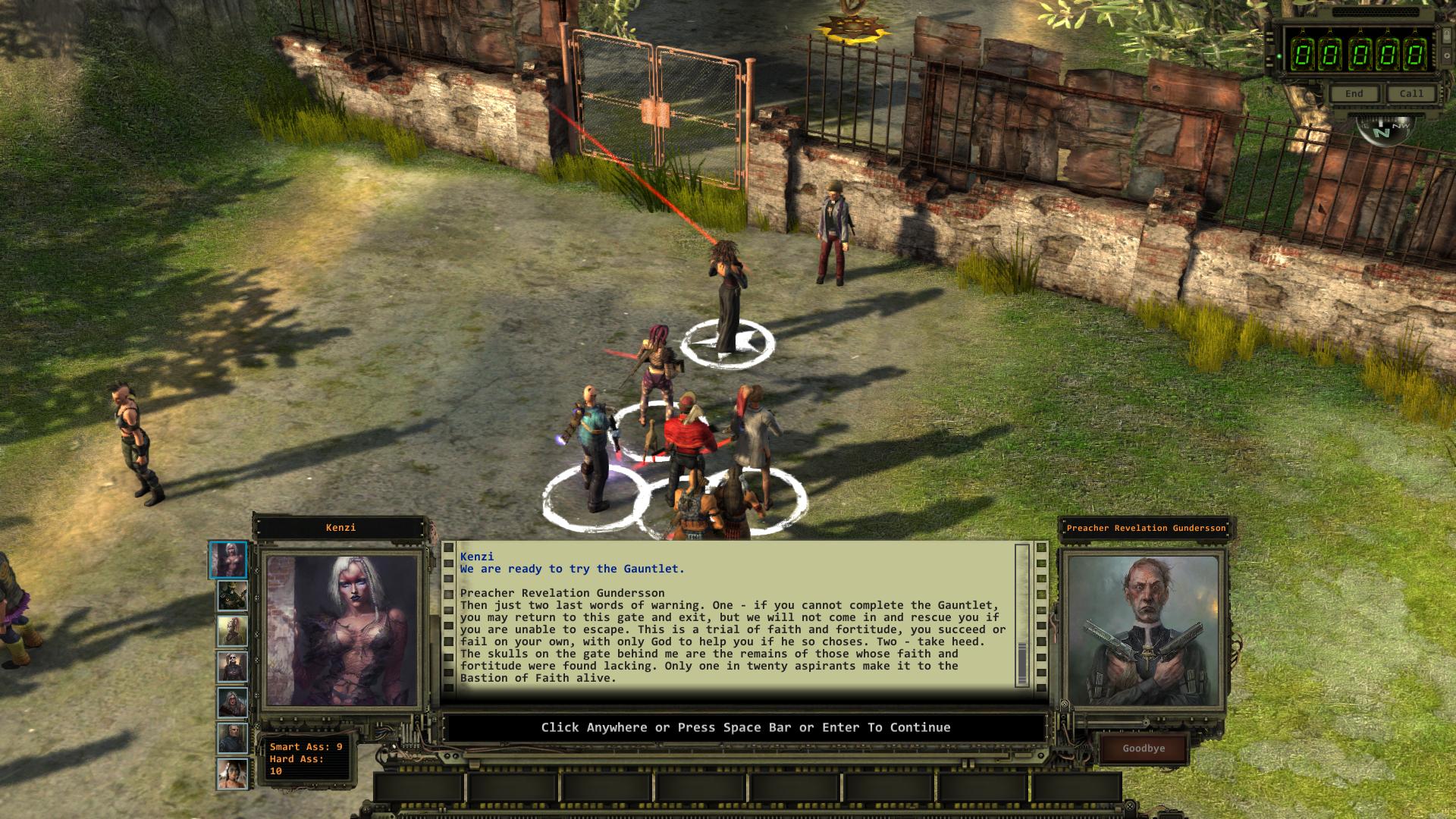Select the grey-haired woman party portrait
This screenshot has height=819, width=1456.
pyautogui.click(x=232, y=704)
